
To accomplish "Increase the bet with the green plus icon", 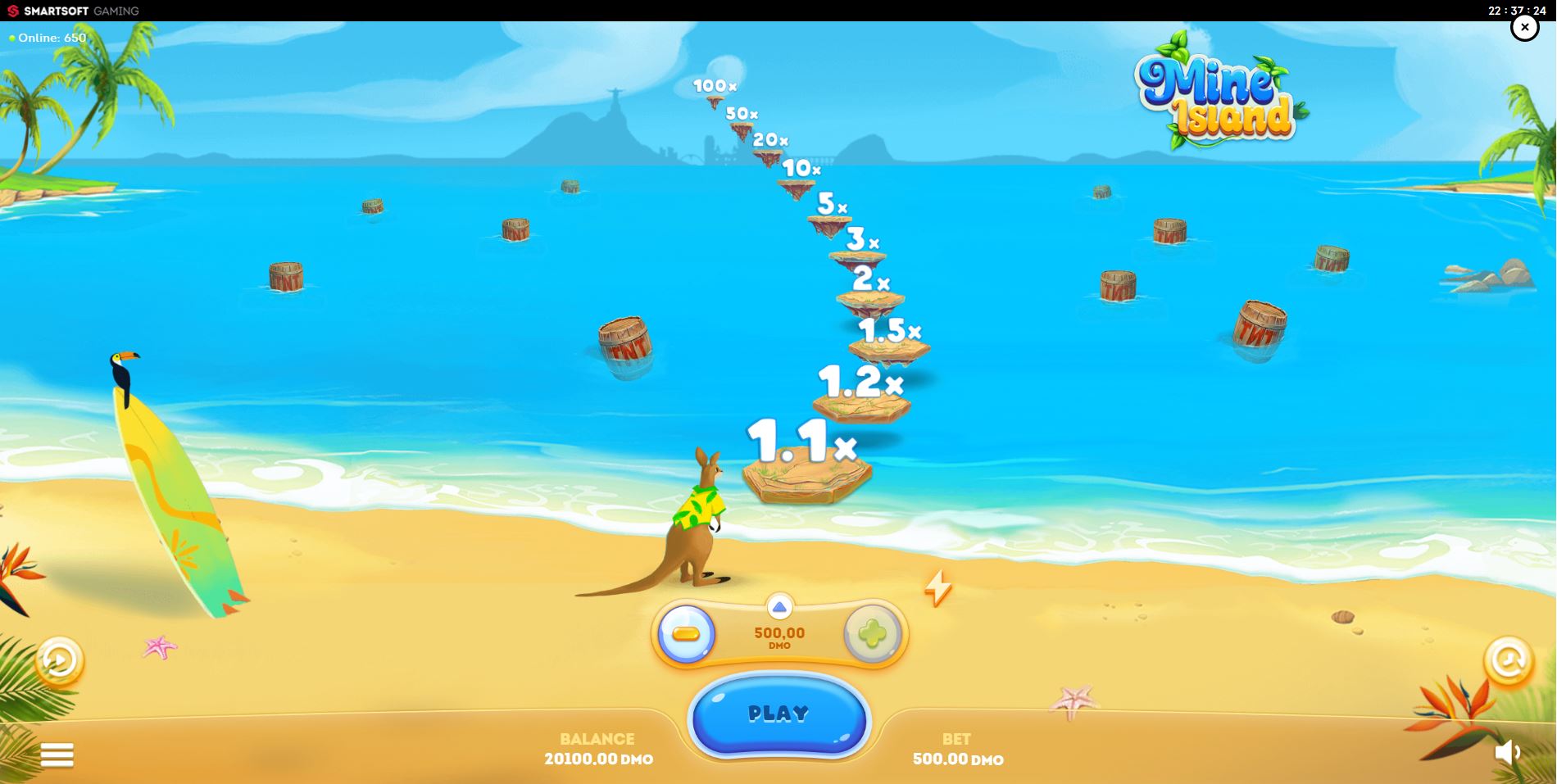I will pos(874,632).
